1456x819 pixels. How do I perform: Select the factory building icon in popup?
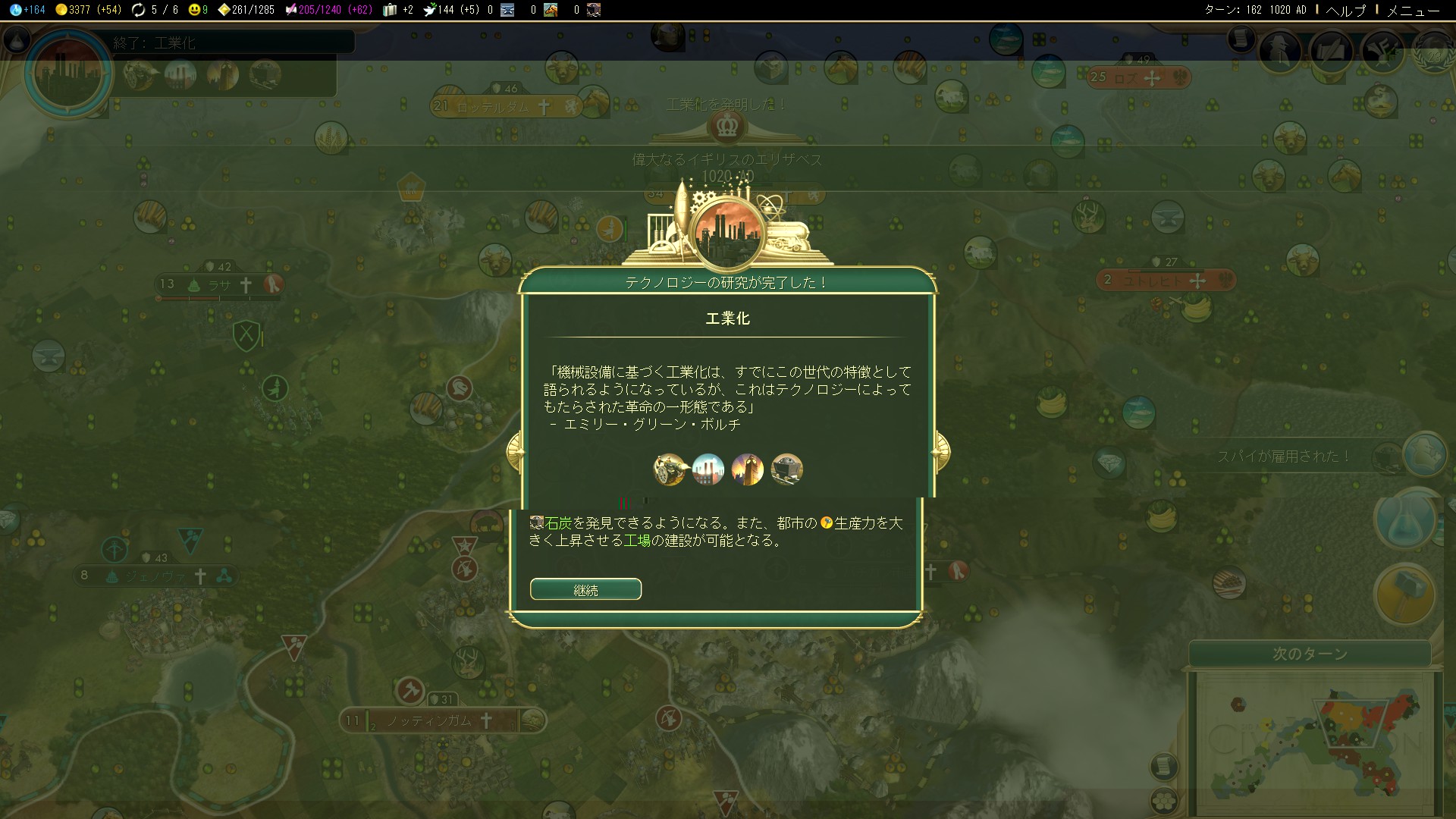tap(708, 469)
